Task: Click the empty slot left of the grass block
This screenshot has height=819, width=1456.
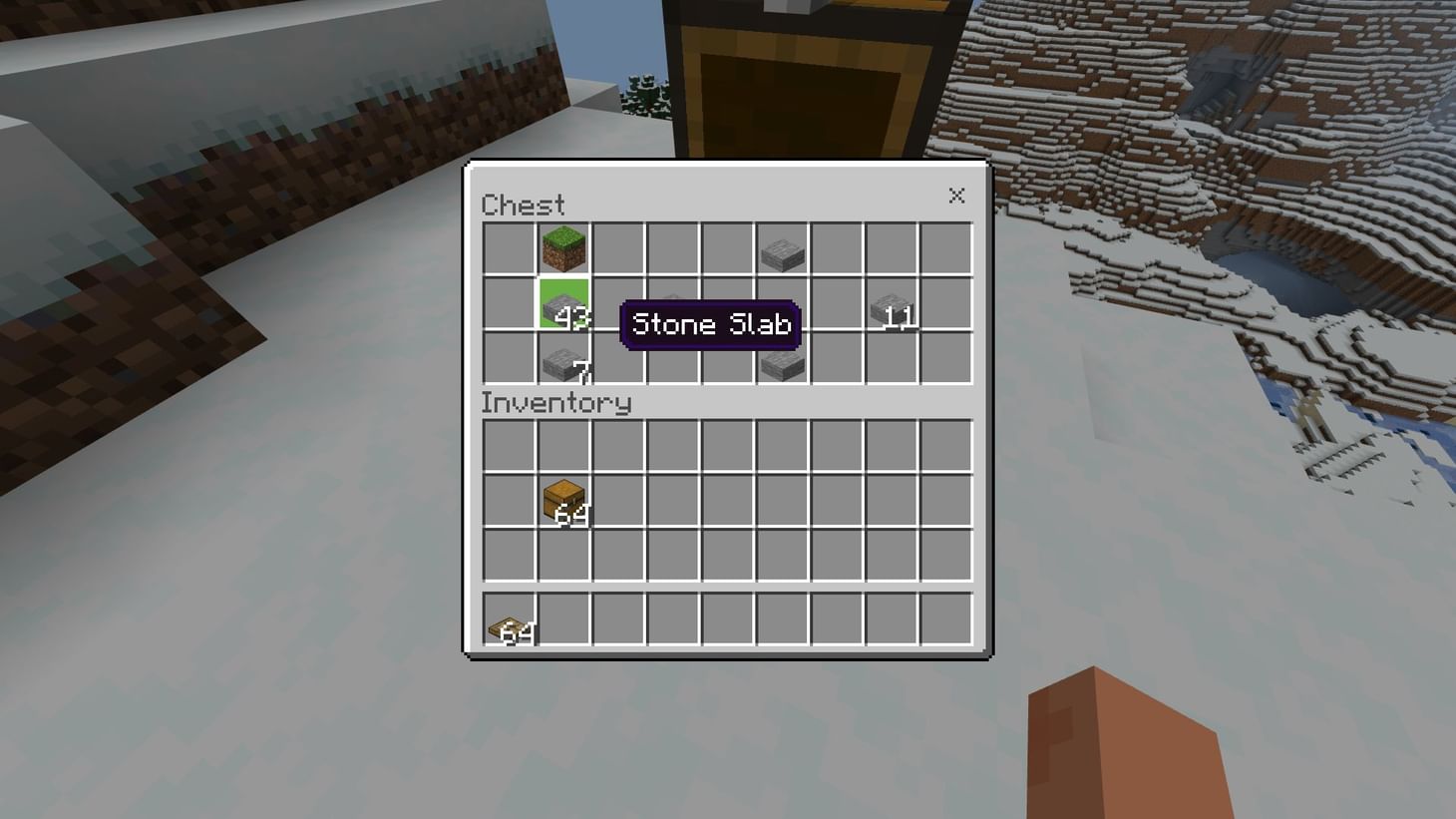Action: point(509,248)
